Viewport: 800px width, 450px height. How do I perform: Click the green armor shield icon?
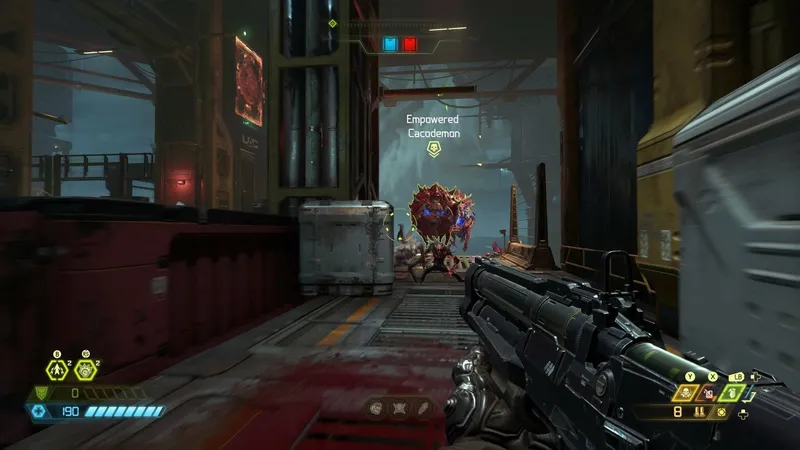[x=41, y=393]
